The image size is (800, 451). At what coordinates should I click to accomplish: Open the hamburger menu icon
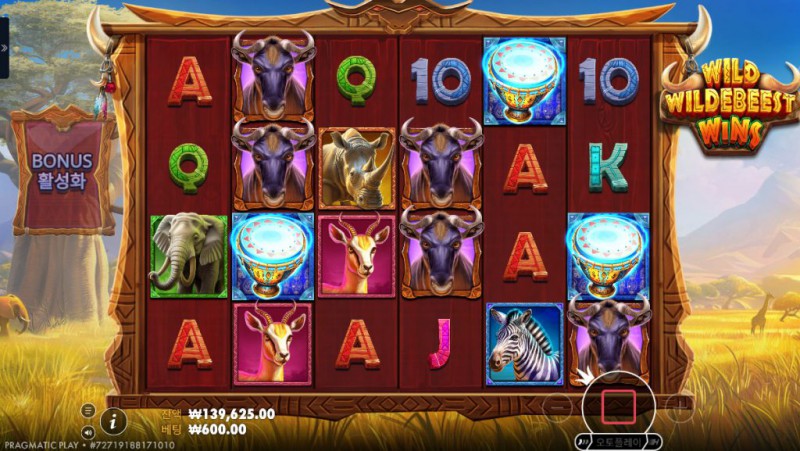click(x=89, y=410)
